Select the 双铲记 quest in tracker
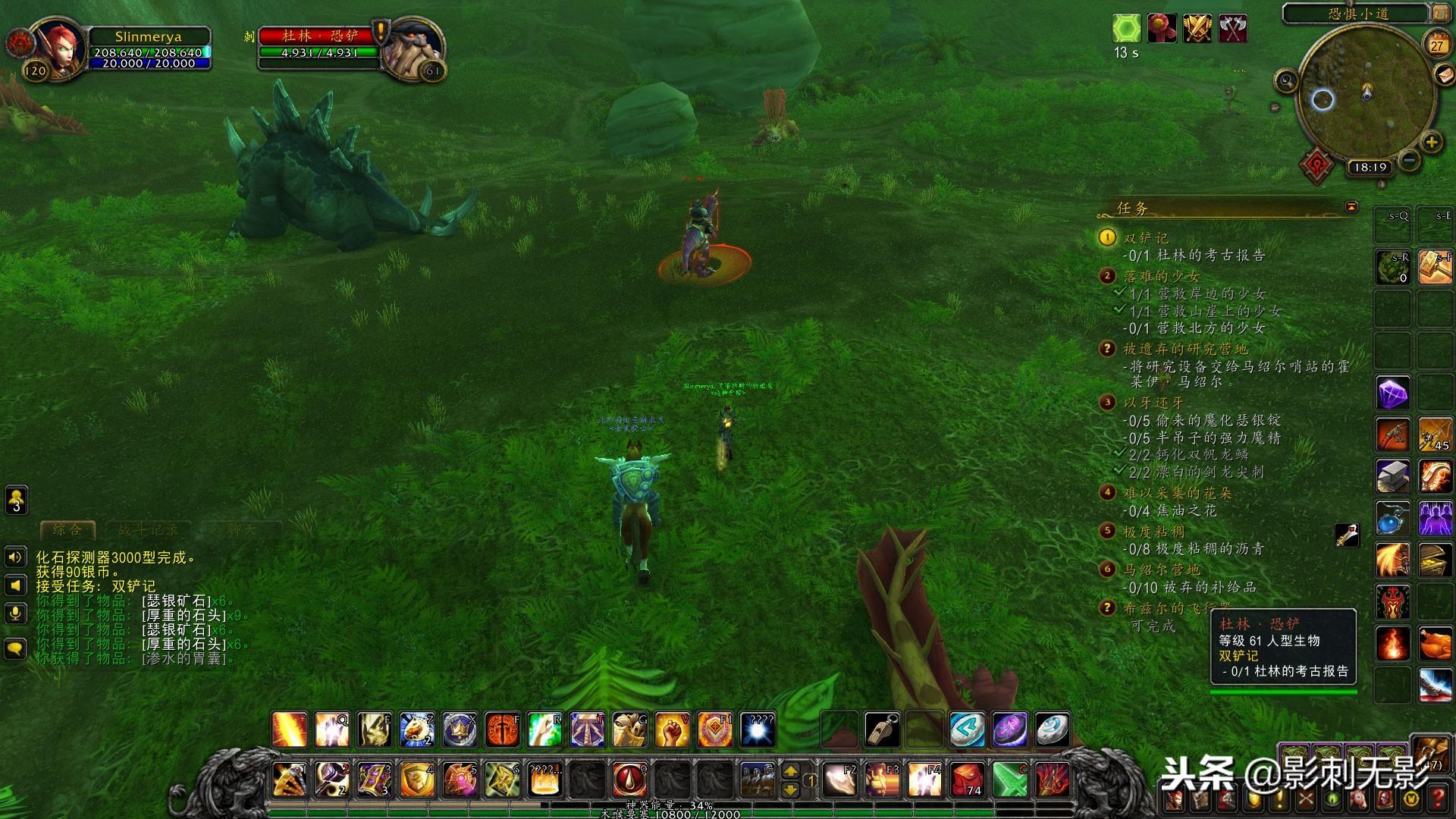This screenshot has height=819, width=1456. 1146,238
